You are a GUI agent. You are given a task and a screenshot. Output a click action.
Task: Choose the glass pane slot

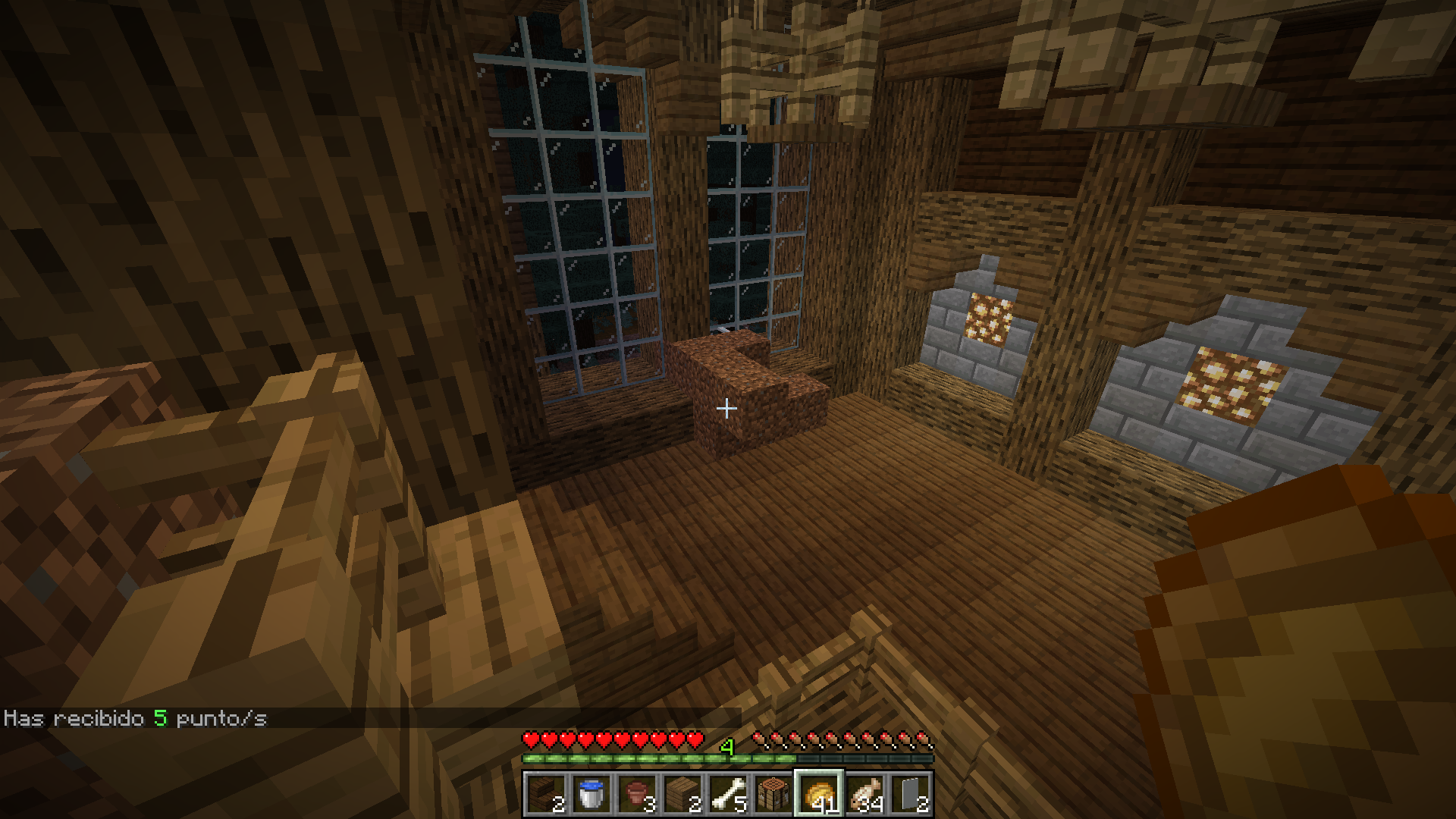pyautogui.click(x=910, y=794)
